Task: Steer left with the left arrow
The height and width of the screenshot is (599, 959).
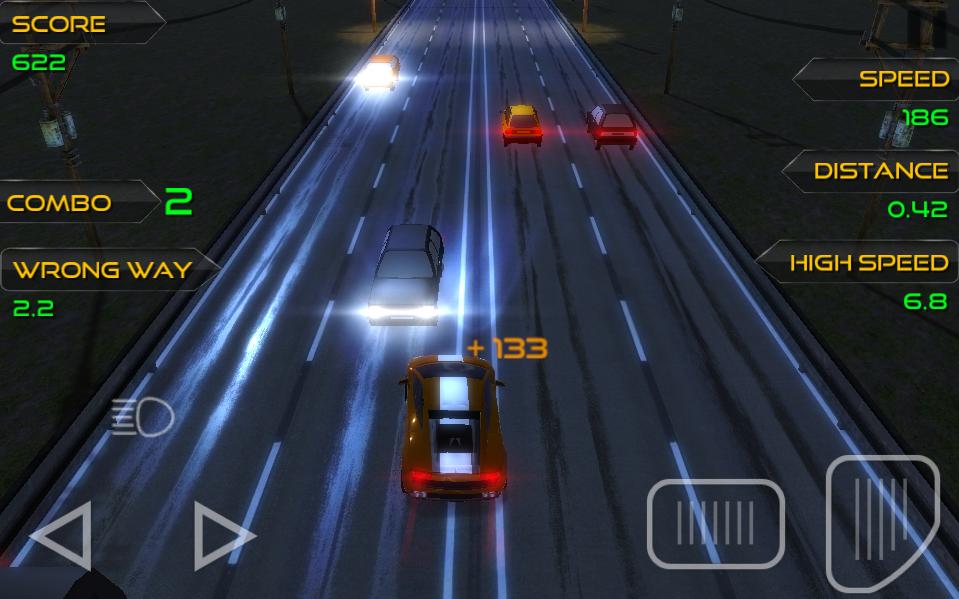Action: (x=63, y=536)
